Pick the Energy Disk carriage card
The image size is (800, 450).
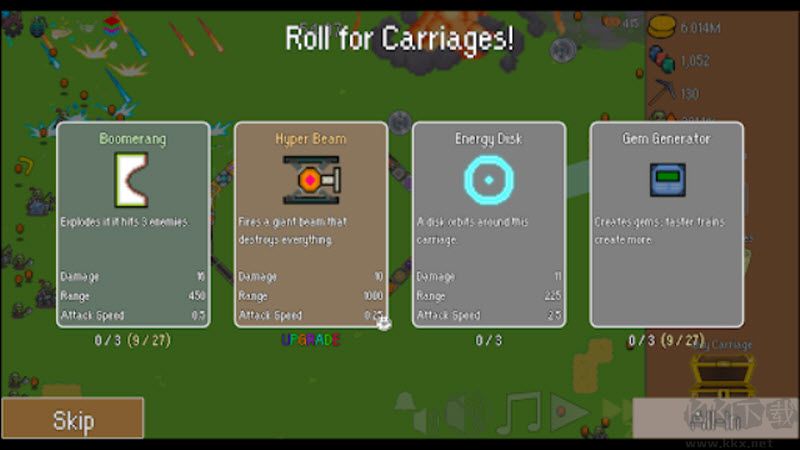[489, 225]
